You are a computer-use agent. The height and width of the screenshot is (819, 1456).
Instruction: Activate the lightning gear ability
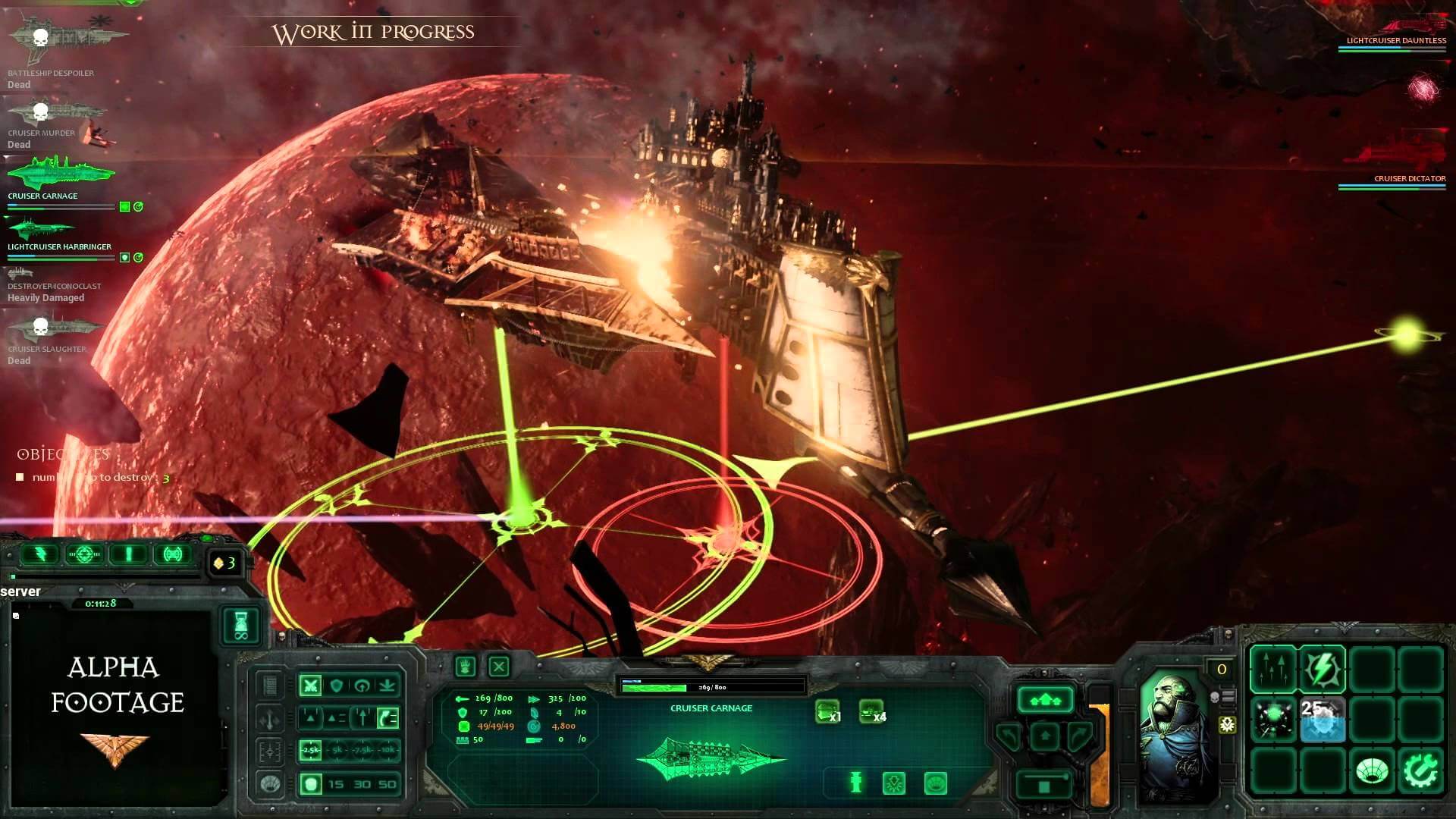tap(1322, 669)
